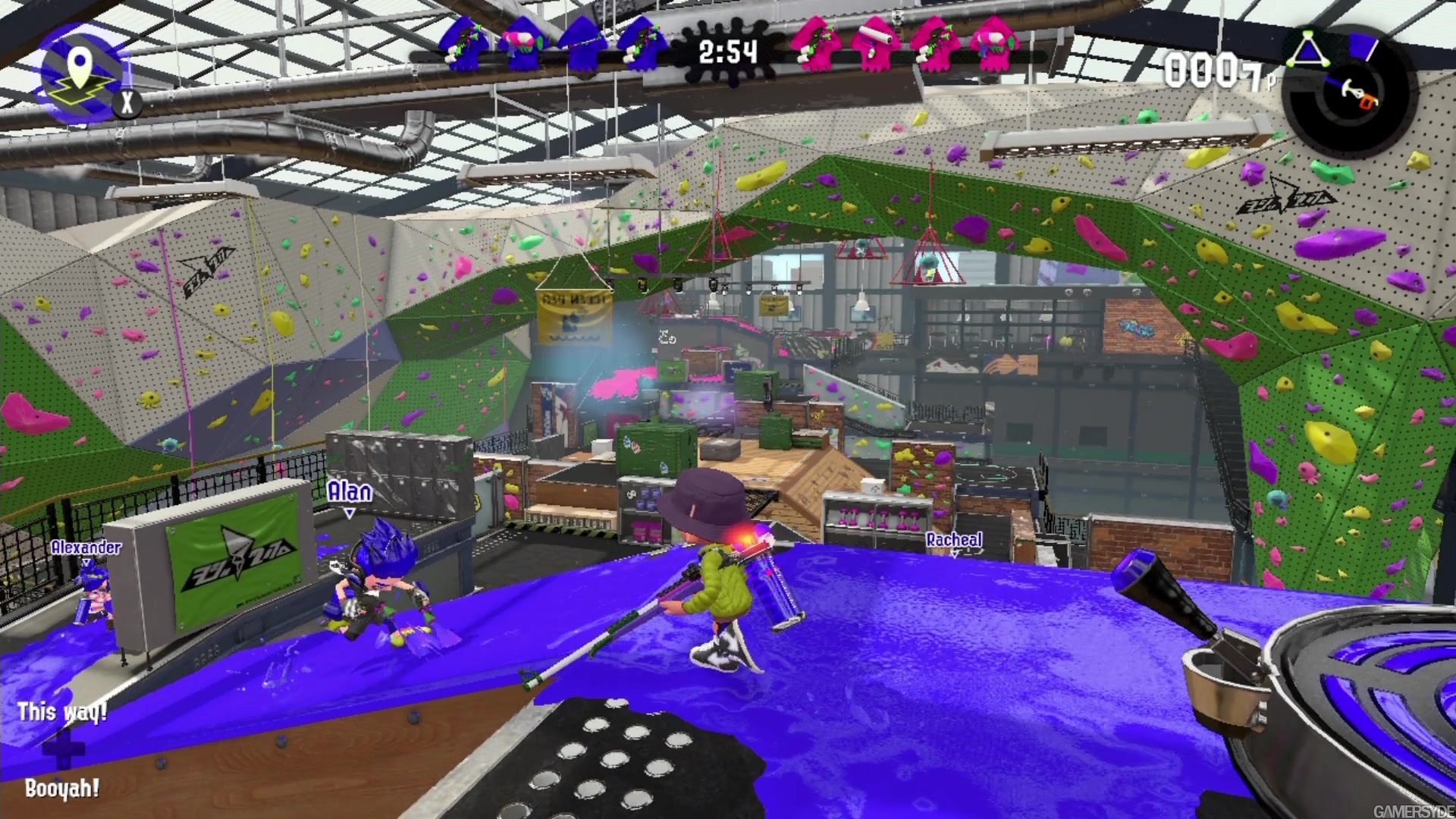Toggle the blue gauge segment on the radar
Image resolution: width=1456 pixels, height=819 pixels.
1363,47
